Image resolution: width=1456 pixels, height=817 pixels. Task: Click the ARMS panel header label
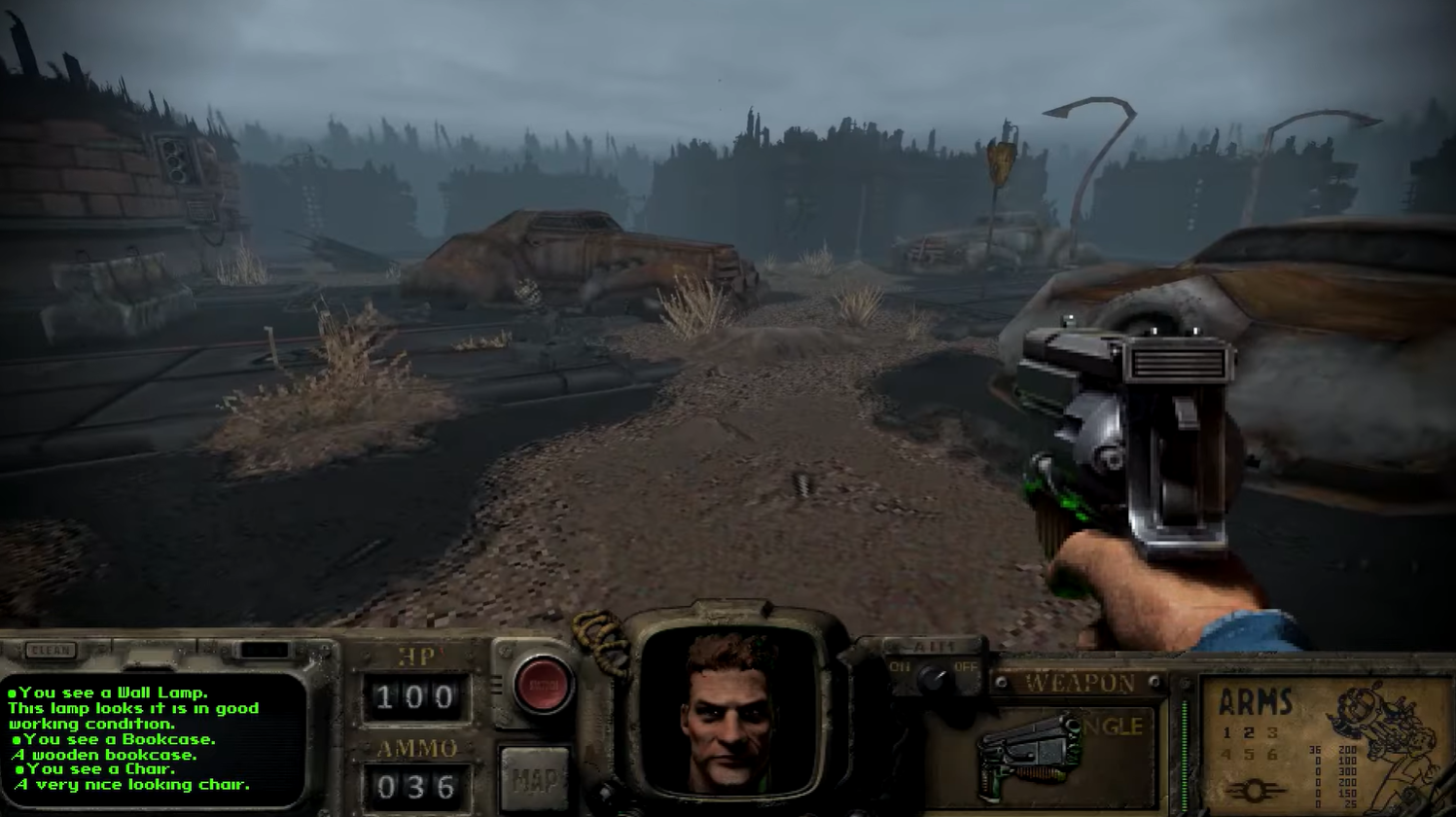[x=1253, y=701]
